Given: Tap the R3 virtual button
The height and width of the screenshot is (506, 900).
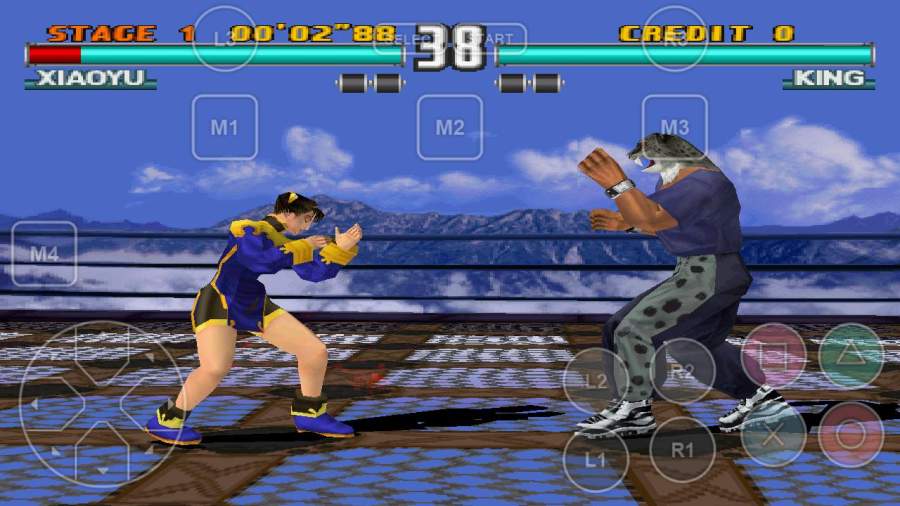Looking at the screenshot, I should (675, 39).
